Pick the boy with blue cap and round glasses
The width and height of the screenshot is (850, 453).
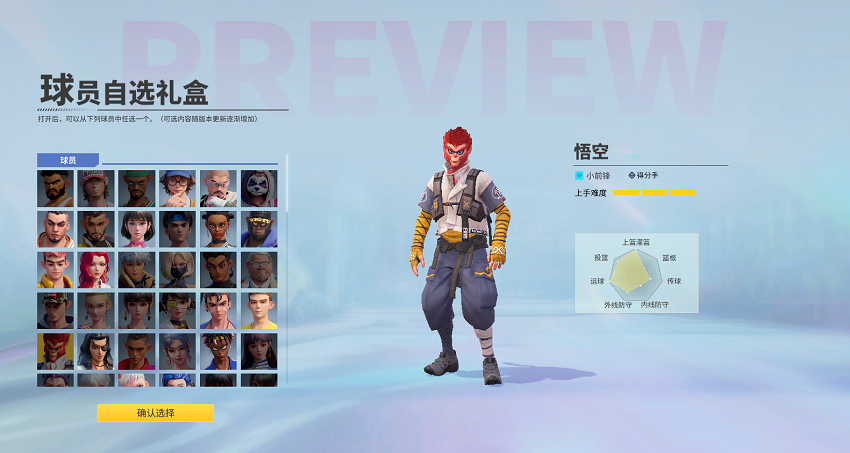(x=178, y=188)
